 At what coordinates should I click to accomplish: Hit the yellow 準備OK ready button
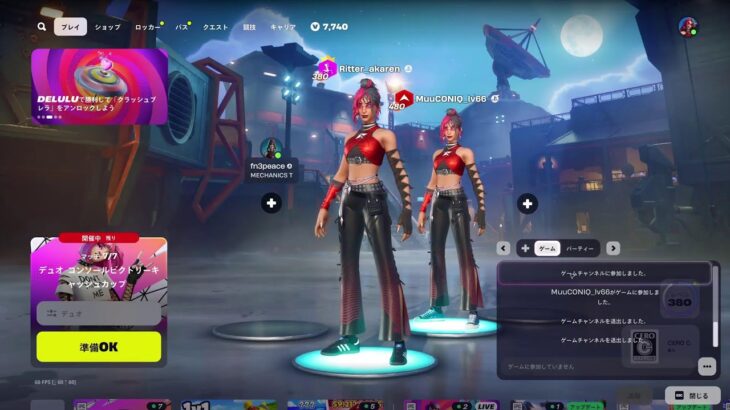98,346
